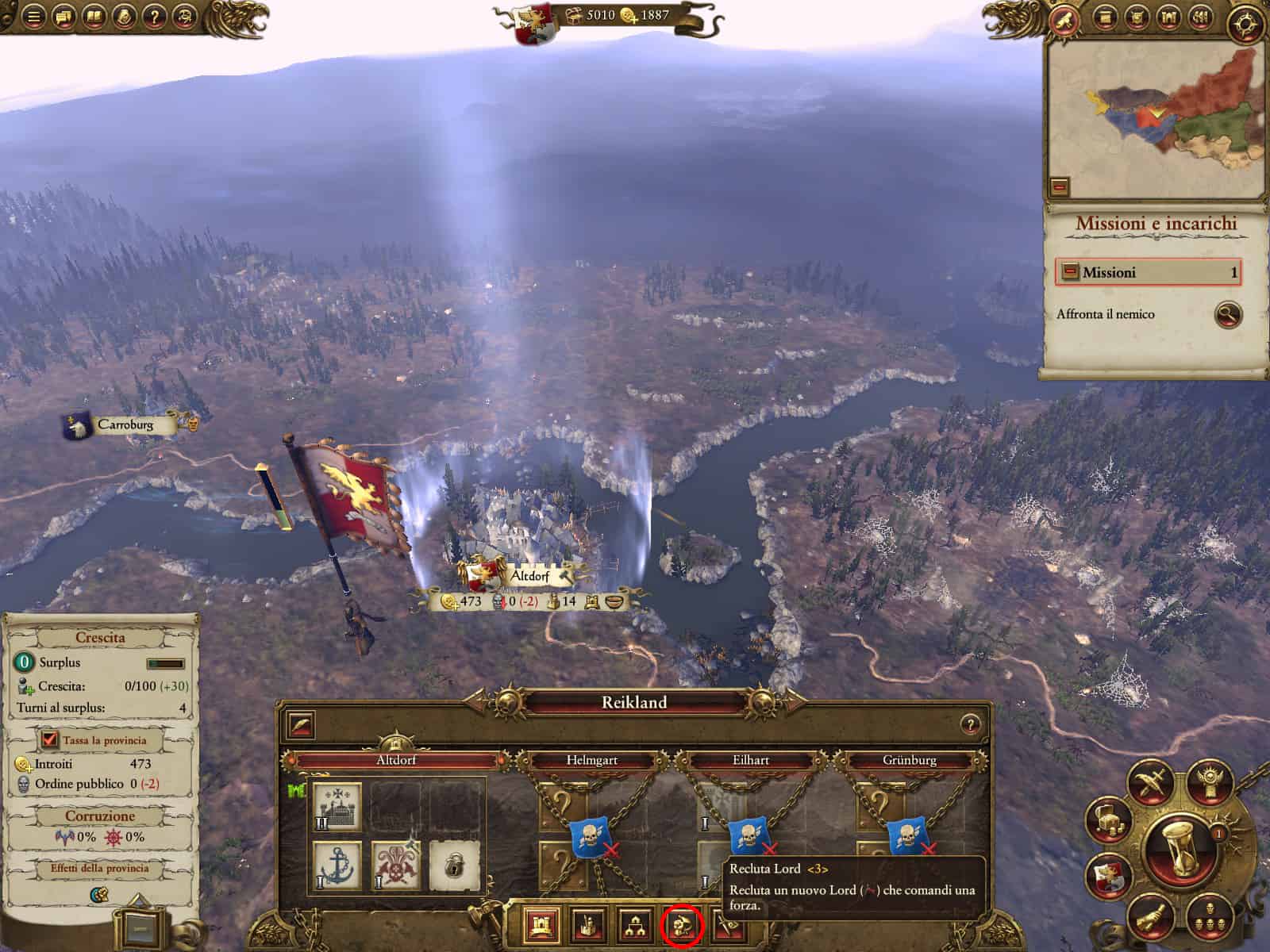Screen dimensions: 1270x952
Task: Click the anchor port building slot
Action: 337,865
